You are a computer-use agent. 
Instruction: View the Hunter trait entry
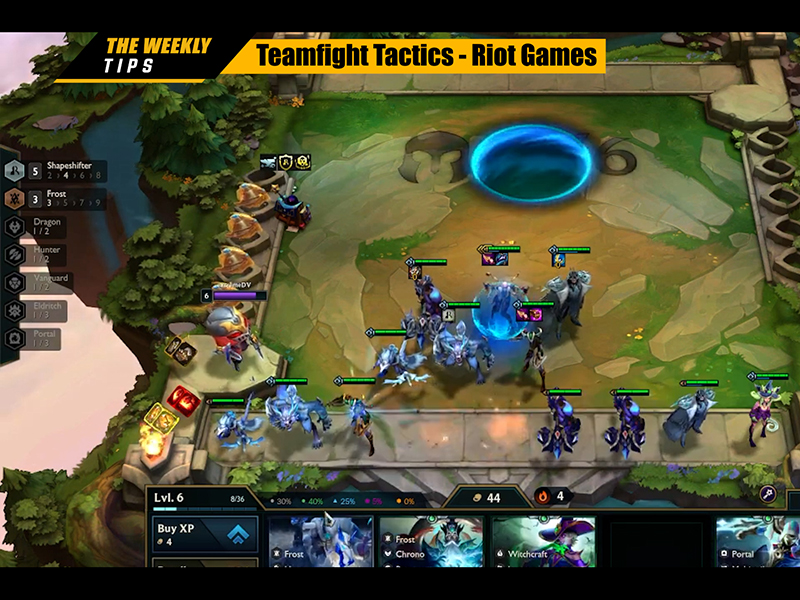(40, 255)
